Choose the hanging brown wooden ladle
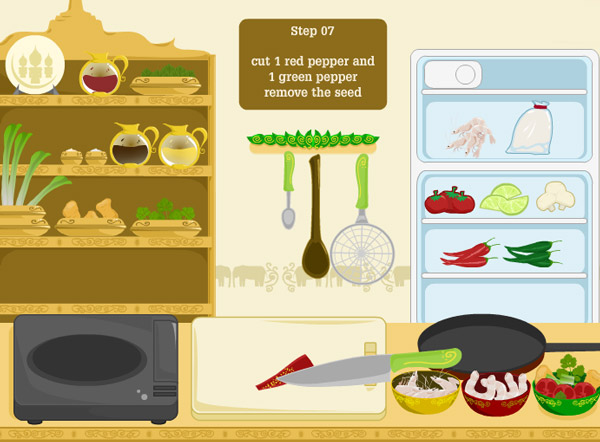The image size is (600, 442). point(316,230)
